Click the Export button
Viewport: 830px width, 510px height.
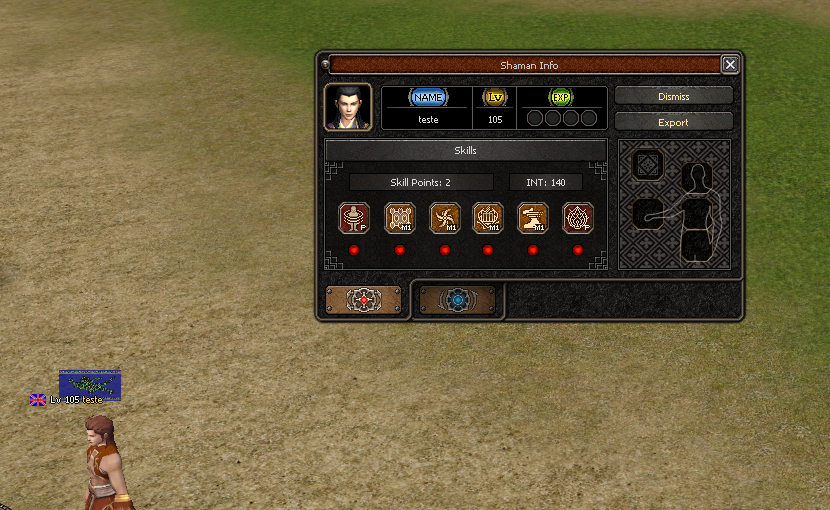tap(673, 122)
